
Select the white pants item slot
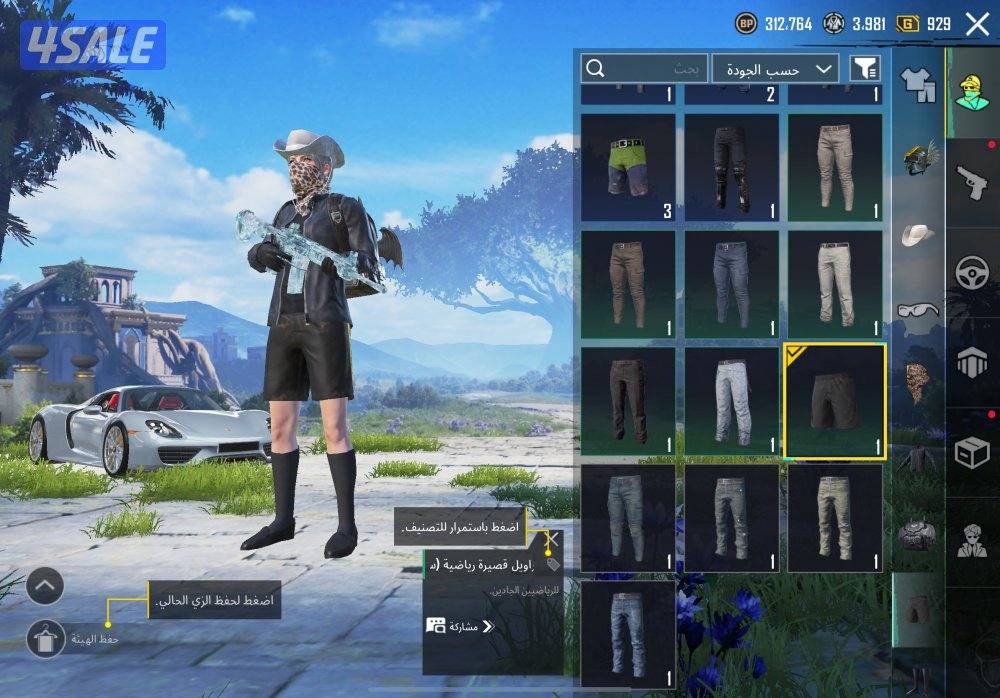click(x=731, y=401)
